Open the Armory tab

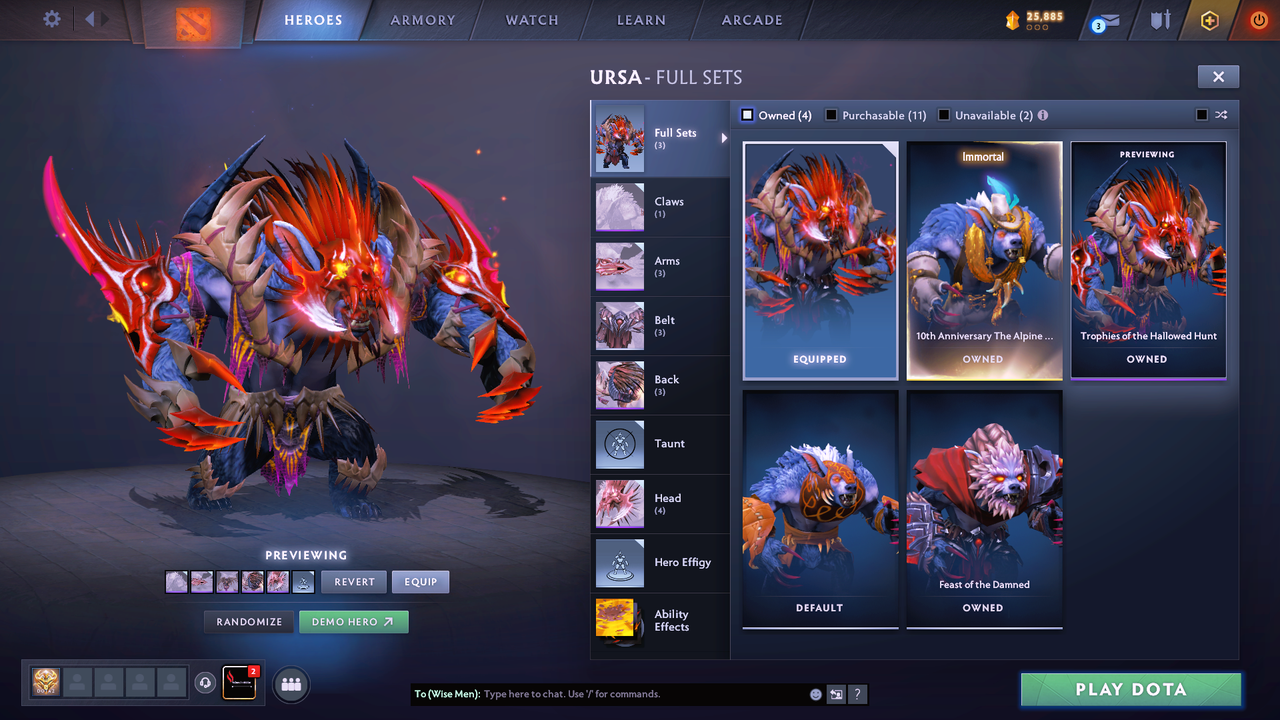(422, 20)
